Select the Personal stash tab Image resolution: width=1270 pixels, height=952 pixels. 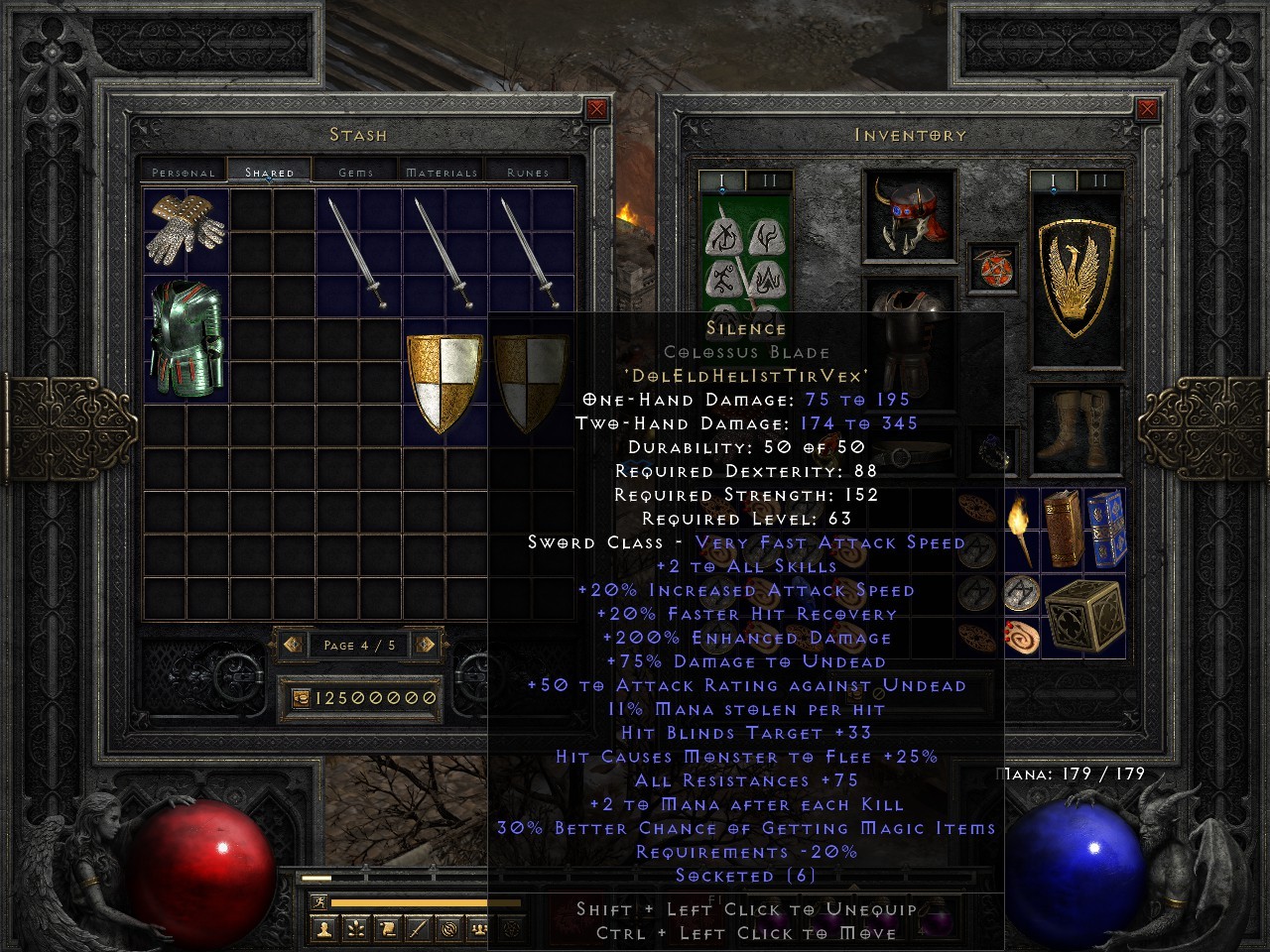[186, 171]
